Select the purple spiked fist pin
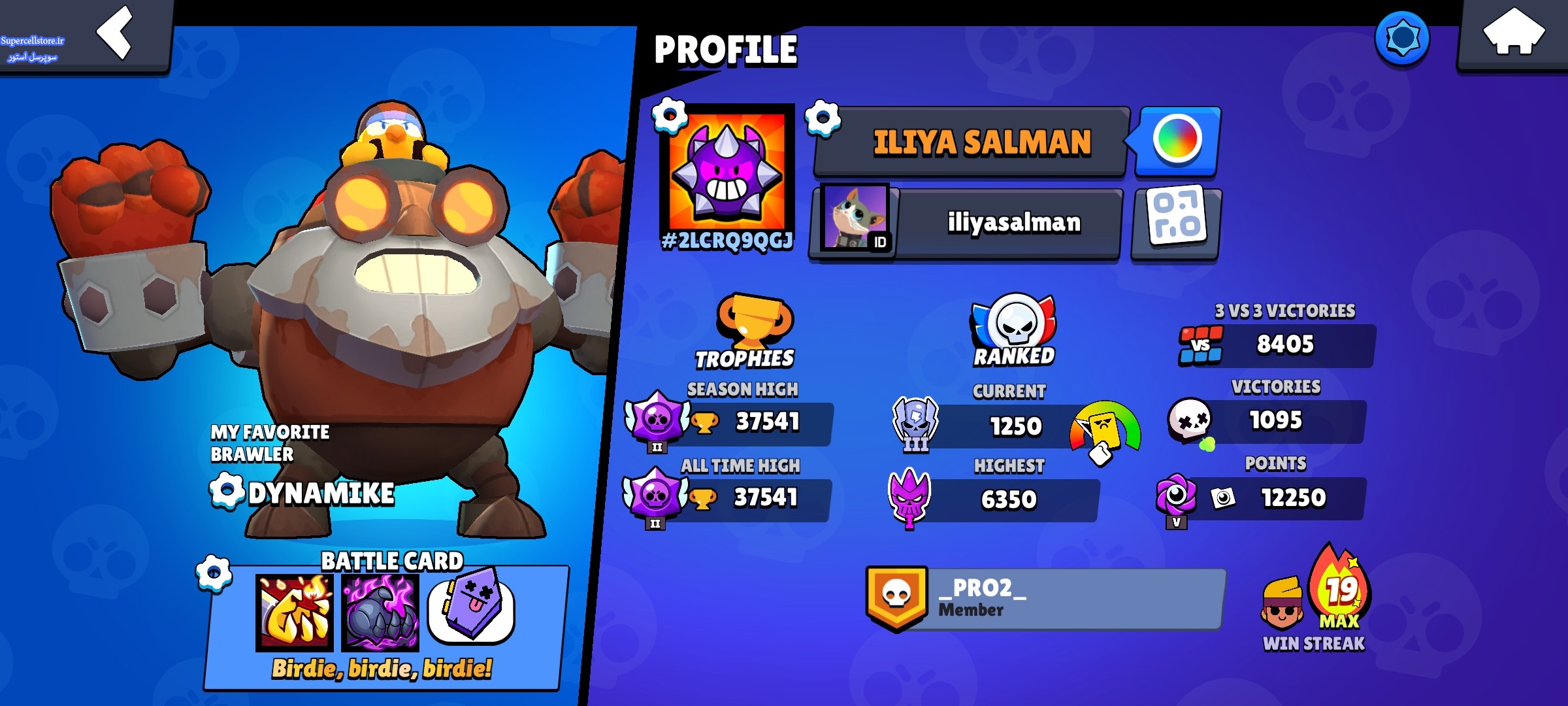The width and height of the screenshot is (1568, 706). click(380, 613)
